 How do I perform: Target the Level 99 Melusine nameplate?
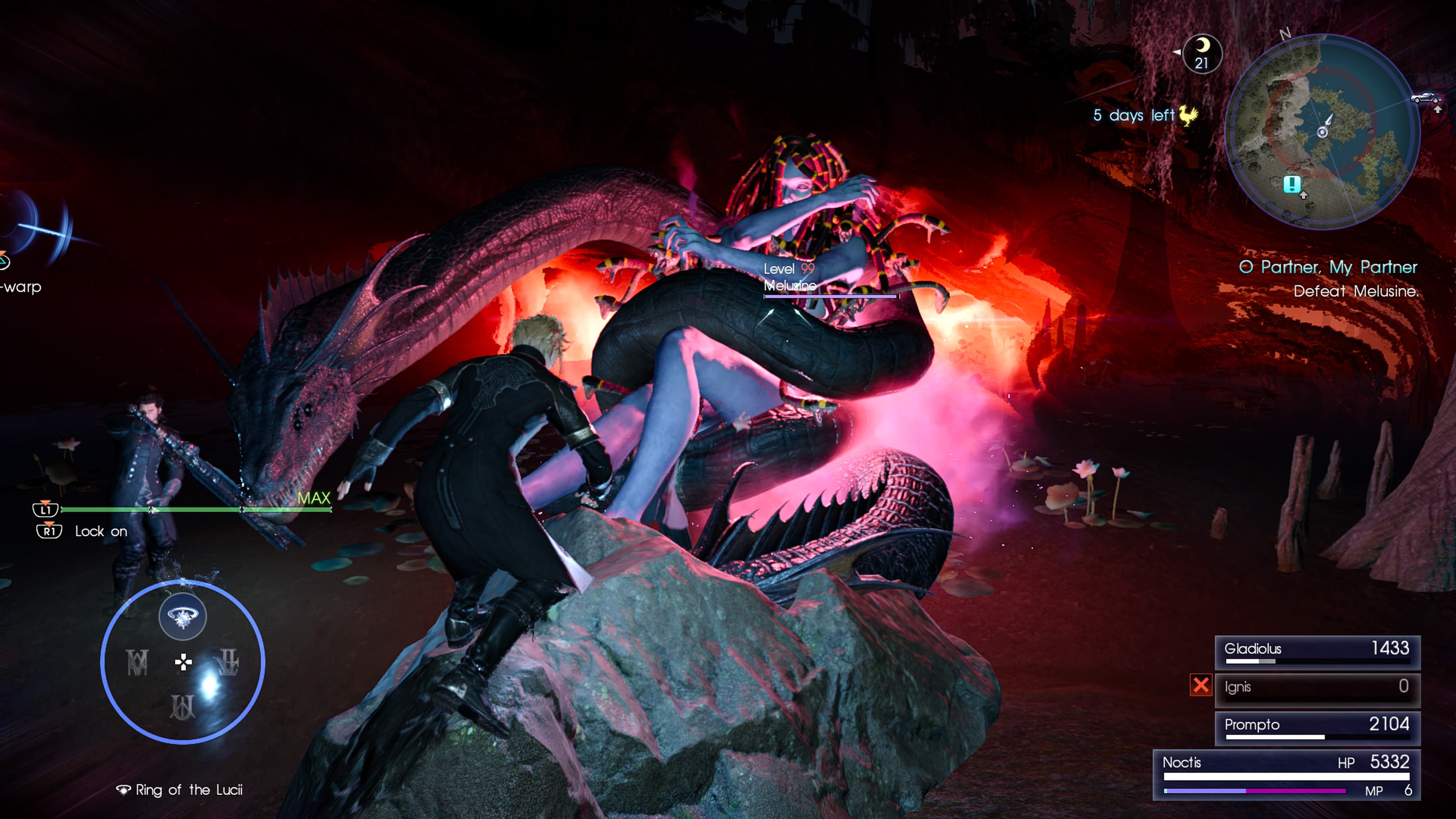click(790, 278)
